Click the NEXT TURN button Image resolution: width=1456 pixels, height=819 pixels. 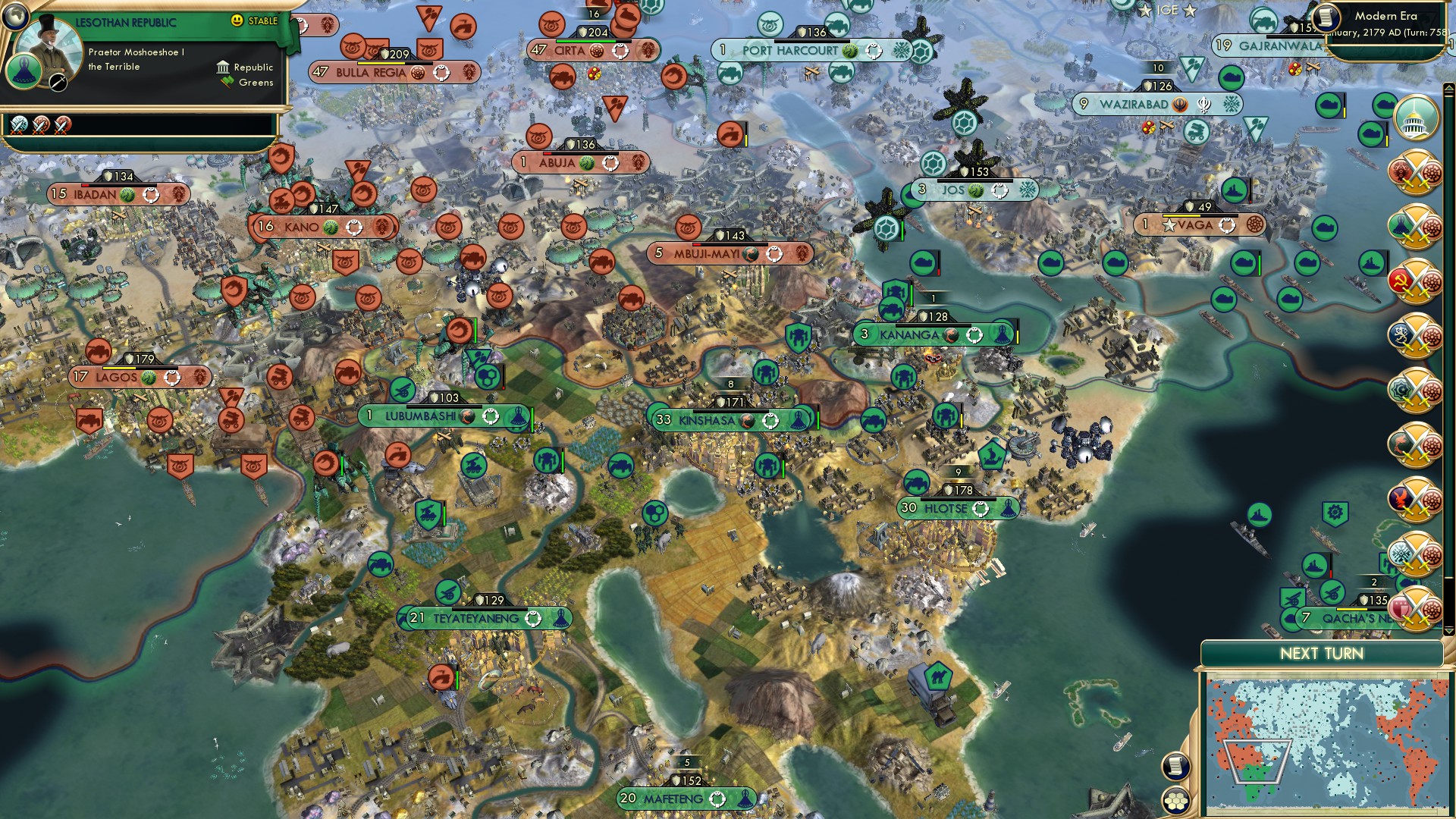point(1321,654)
